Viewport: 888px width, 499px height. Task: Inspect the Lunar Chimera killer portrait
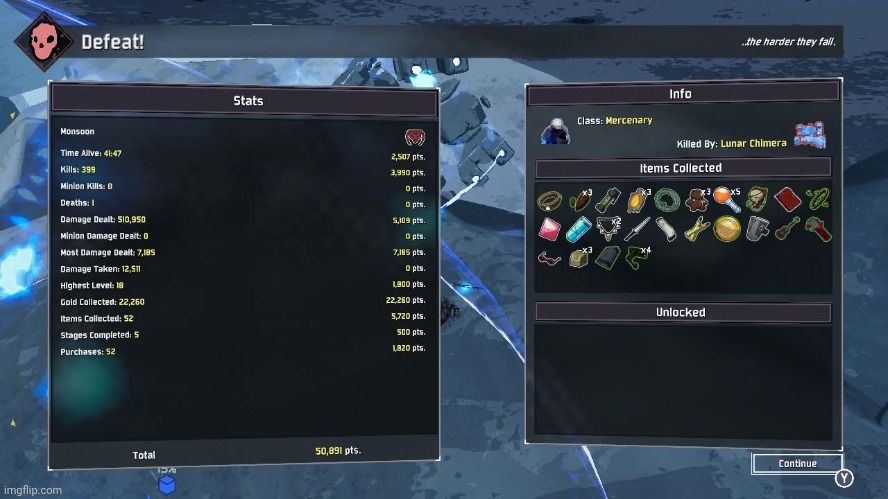tap(808, 135)
